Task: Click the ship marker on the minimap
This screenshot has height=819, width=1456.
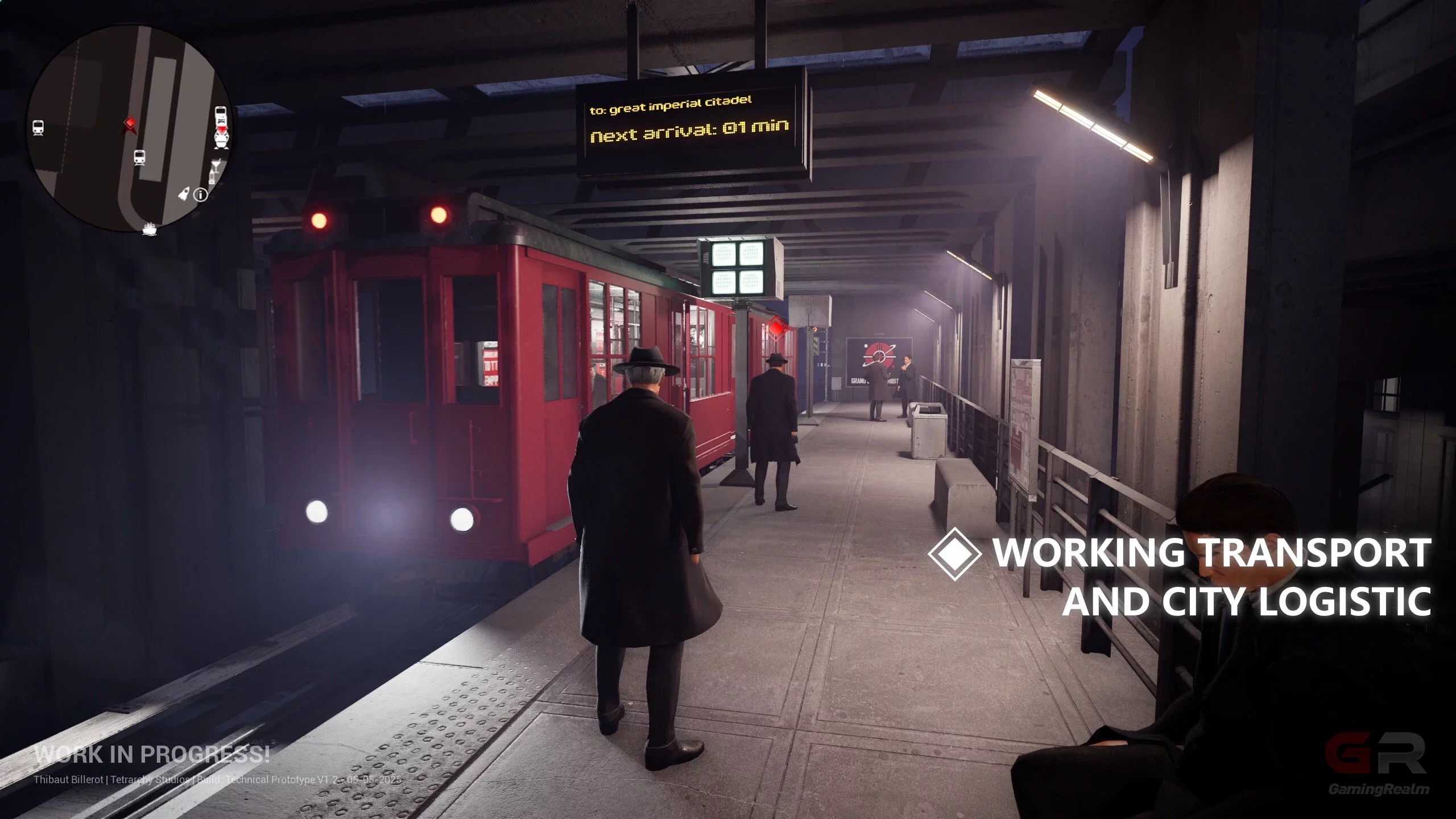Action: 150,229
